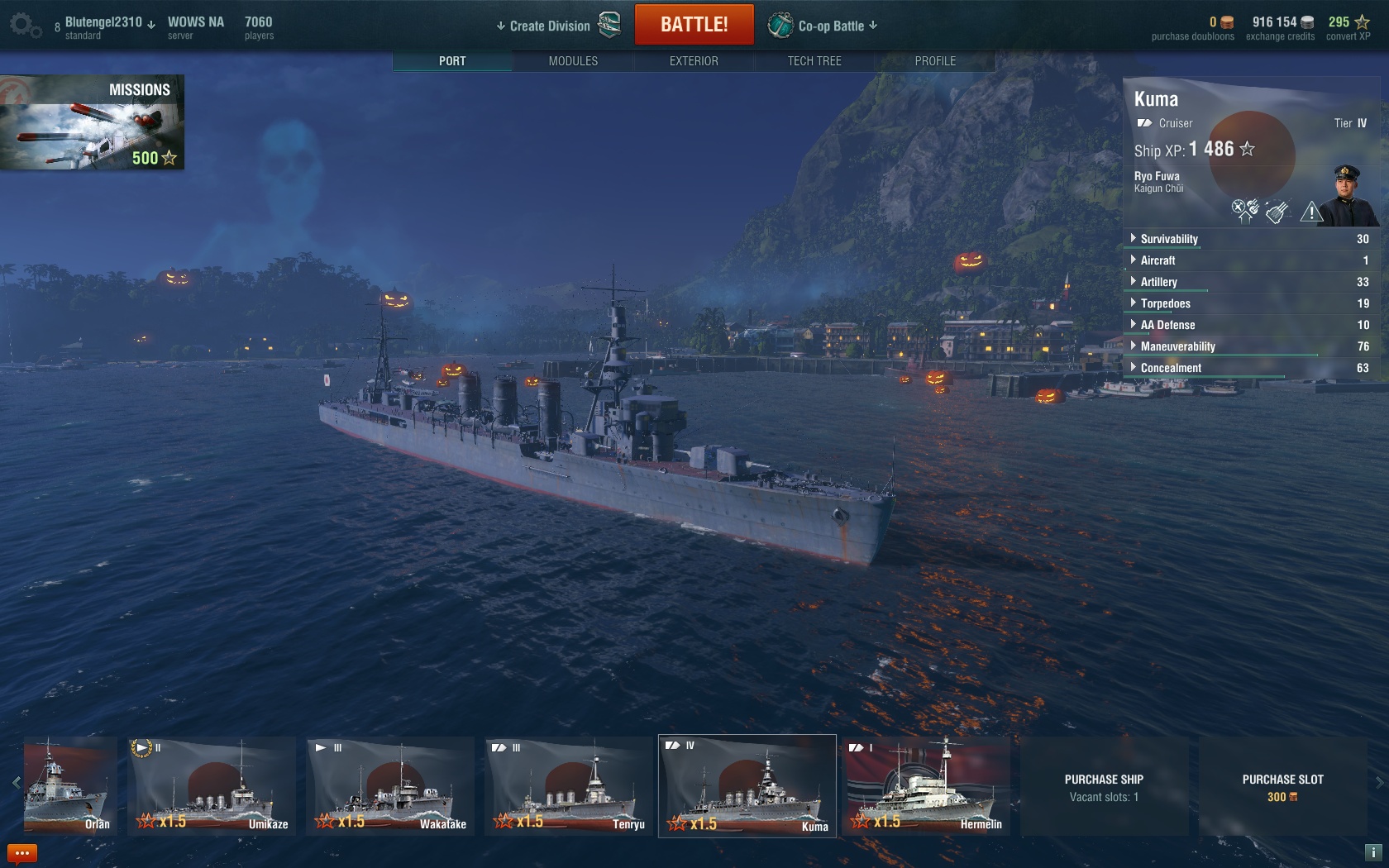This screenshot has width=1389, height=868.
Task: Convert free XP
Action: point(1348,28)
